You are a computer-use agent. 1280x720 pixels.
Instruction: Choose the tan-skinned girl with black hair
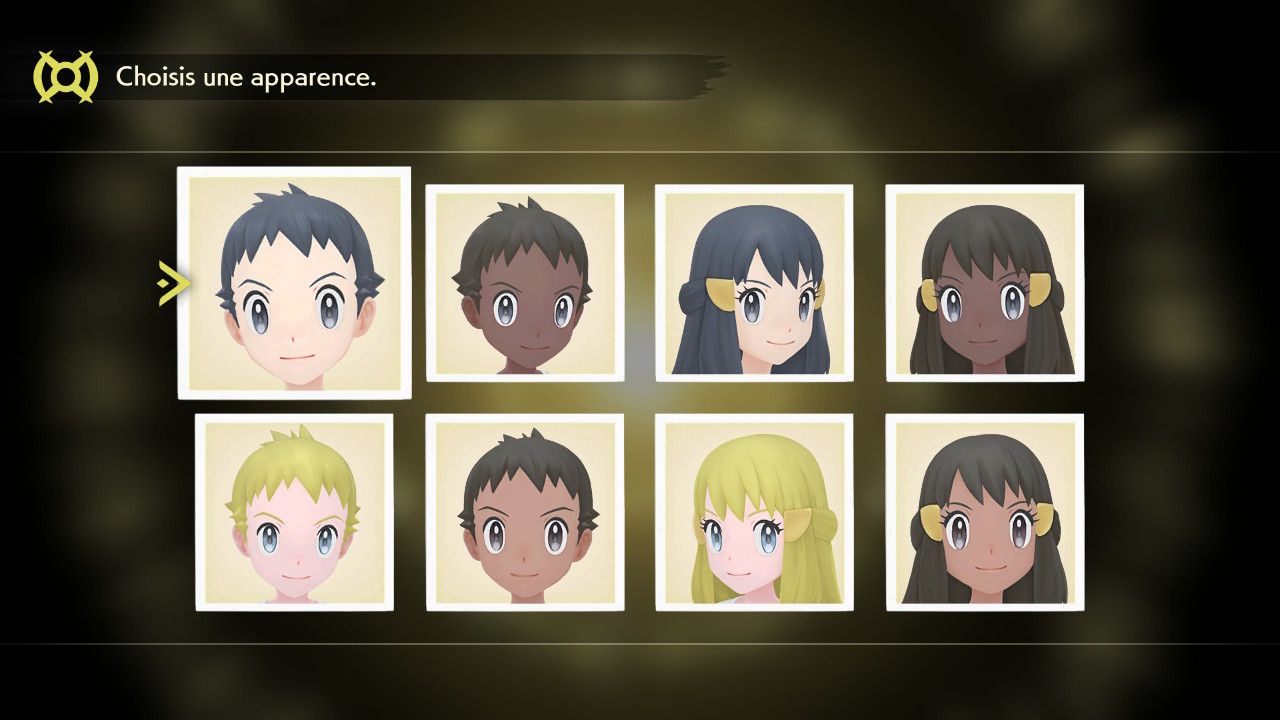pyautogui.click(x=985, y=512)
